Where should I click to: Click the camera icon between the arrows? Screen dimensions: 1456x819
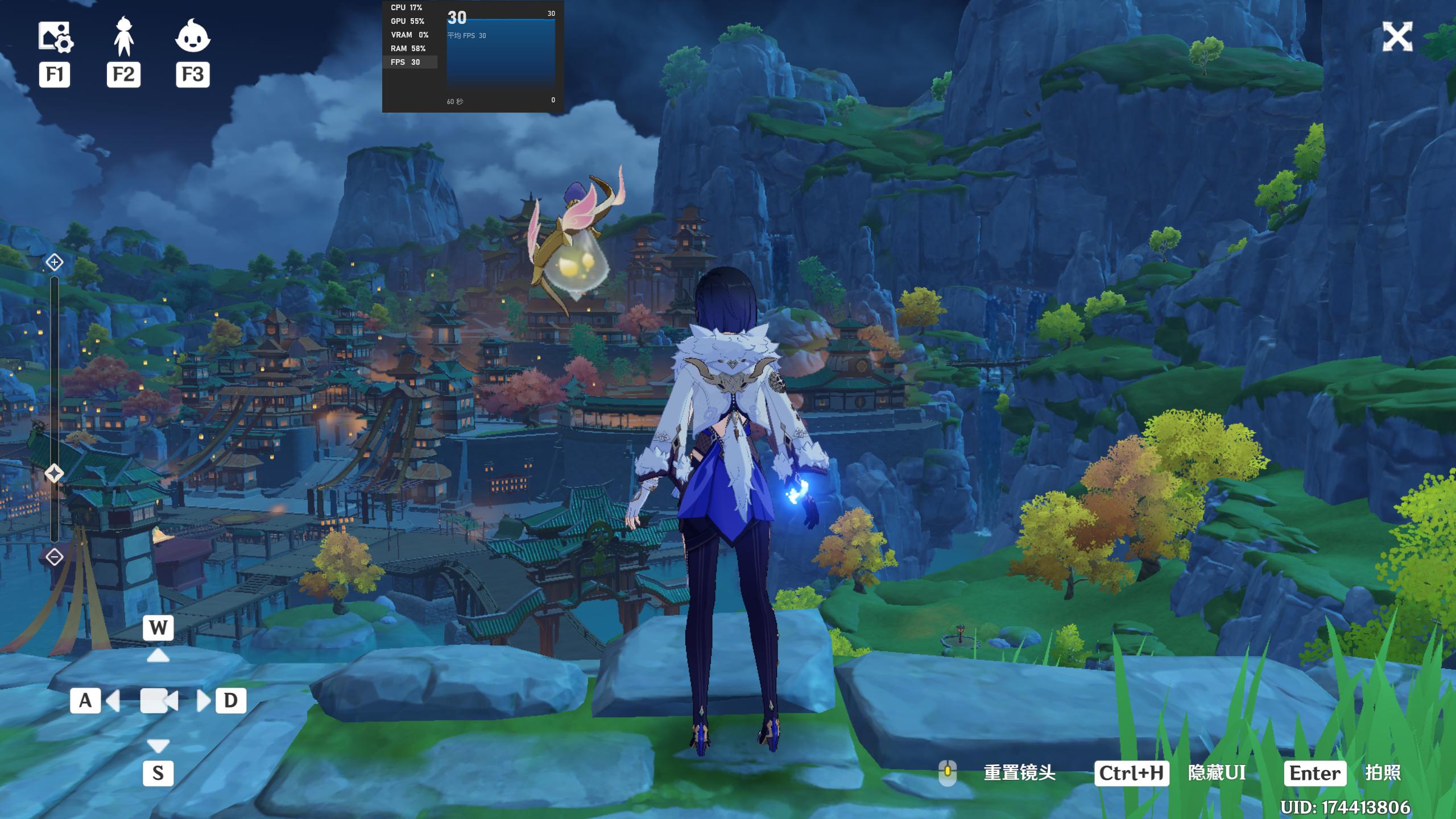tap(159, 701)
